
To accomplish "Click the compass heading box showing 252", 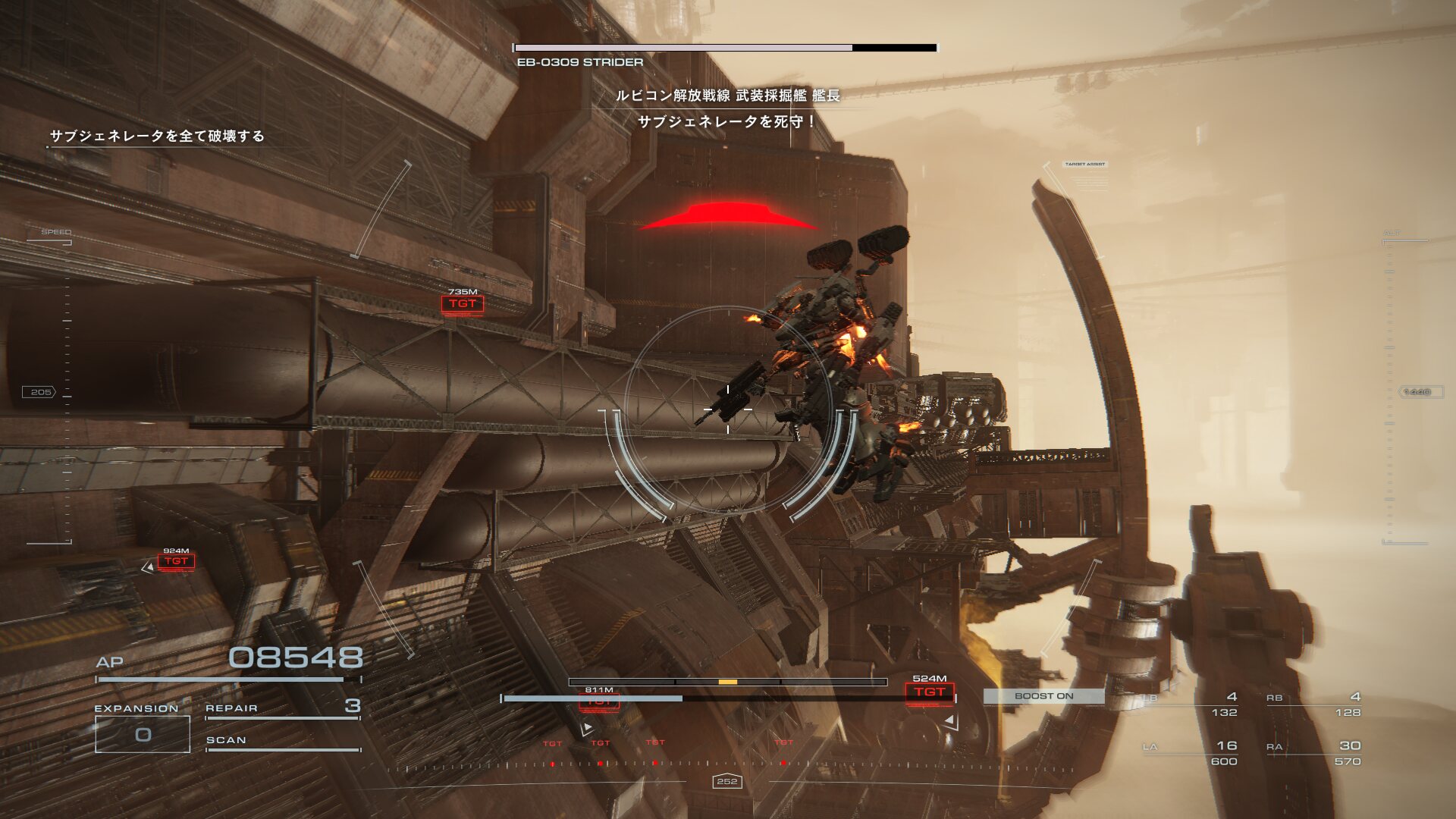I will pos(726,781).
